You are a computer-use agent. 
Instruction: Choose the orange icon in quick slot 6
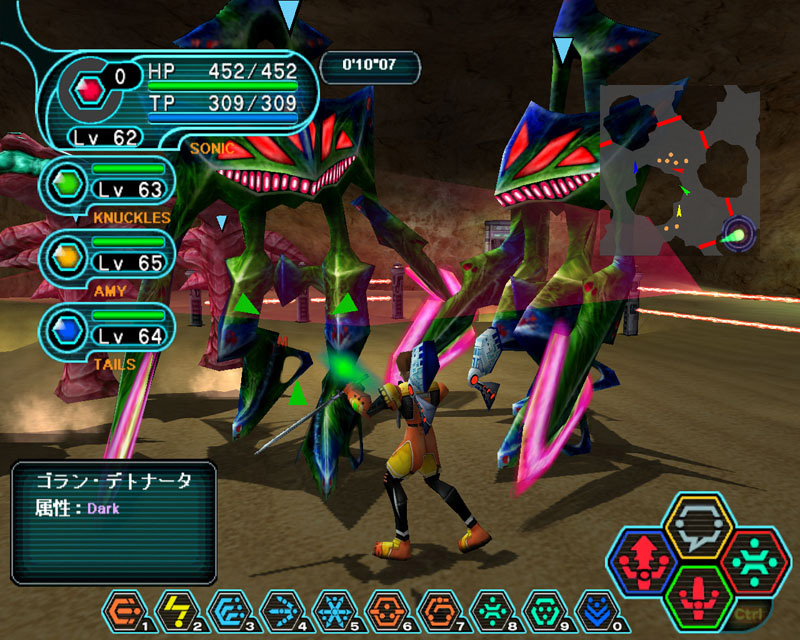click(385, 608)
